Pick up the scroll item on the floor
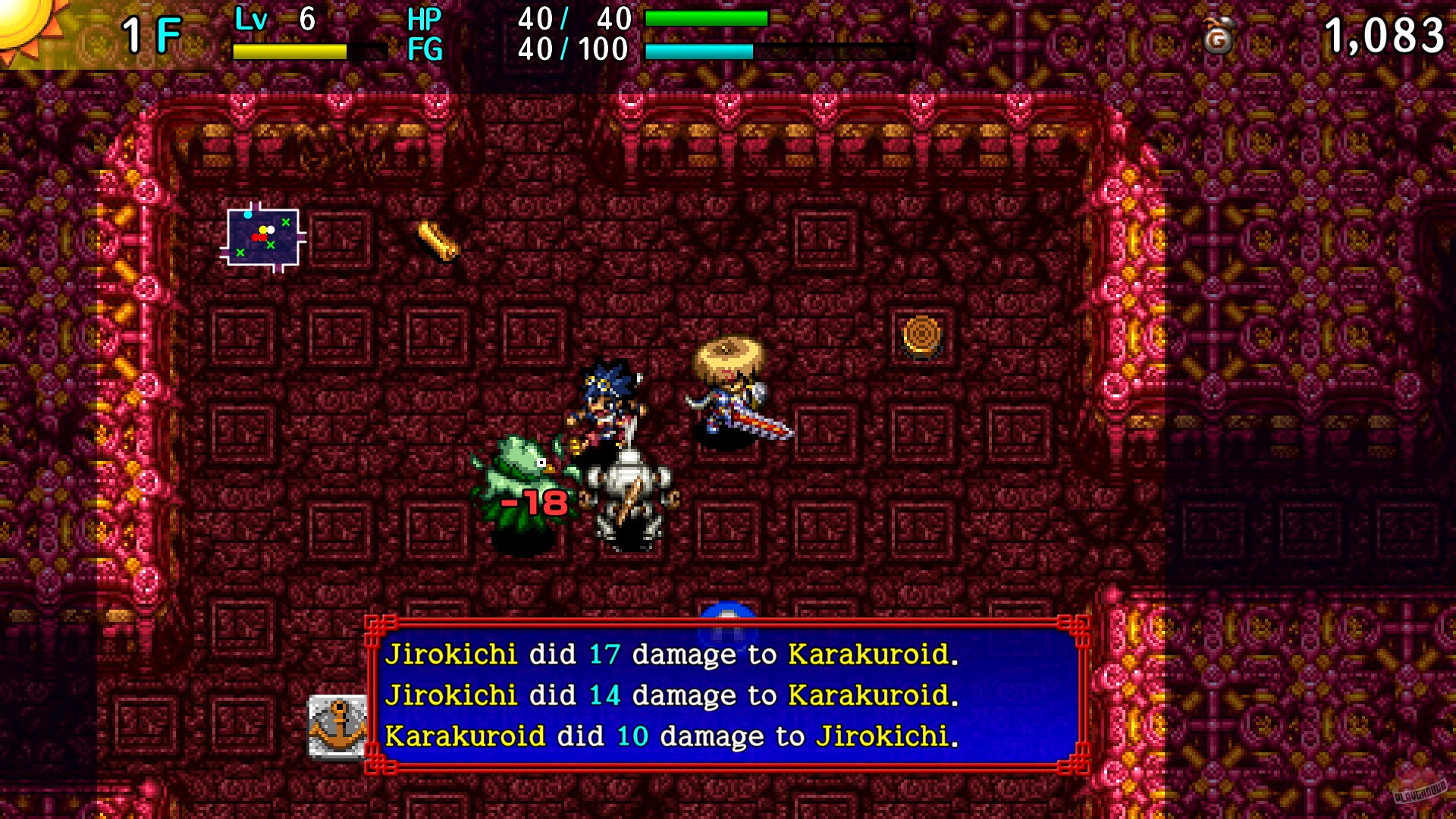Screen dimensions: 1456x819 (x=436, y=241)
